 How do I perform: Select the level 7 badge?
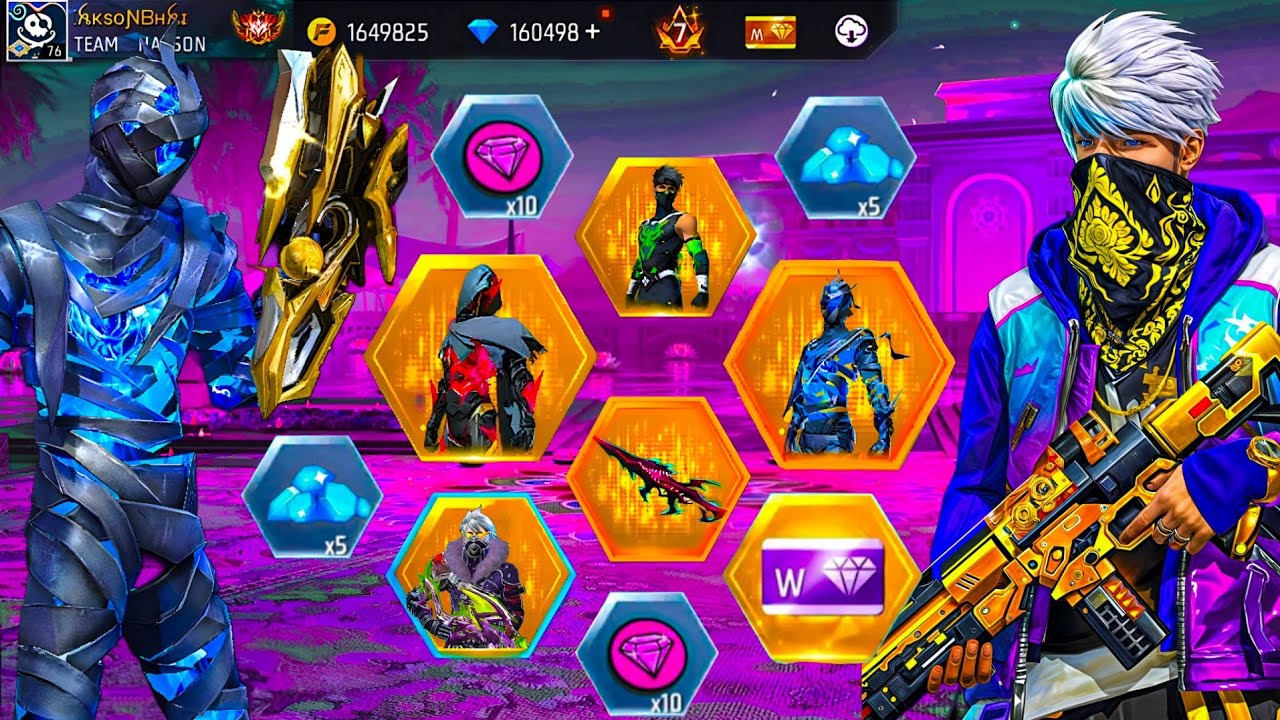click(680, 33)
